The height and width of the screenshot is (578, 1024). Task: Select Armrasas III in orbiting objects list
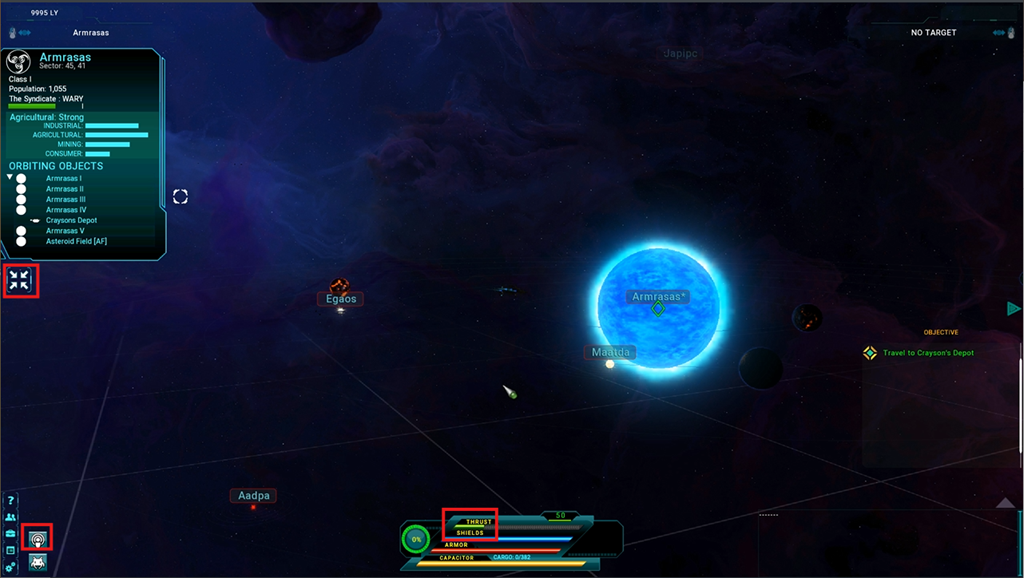[66, 199]
